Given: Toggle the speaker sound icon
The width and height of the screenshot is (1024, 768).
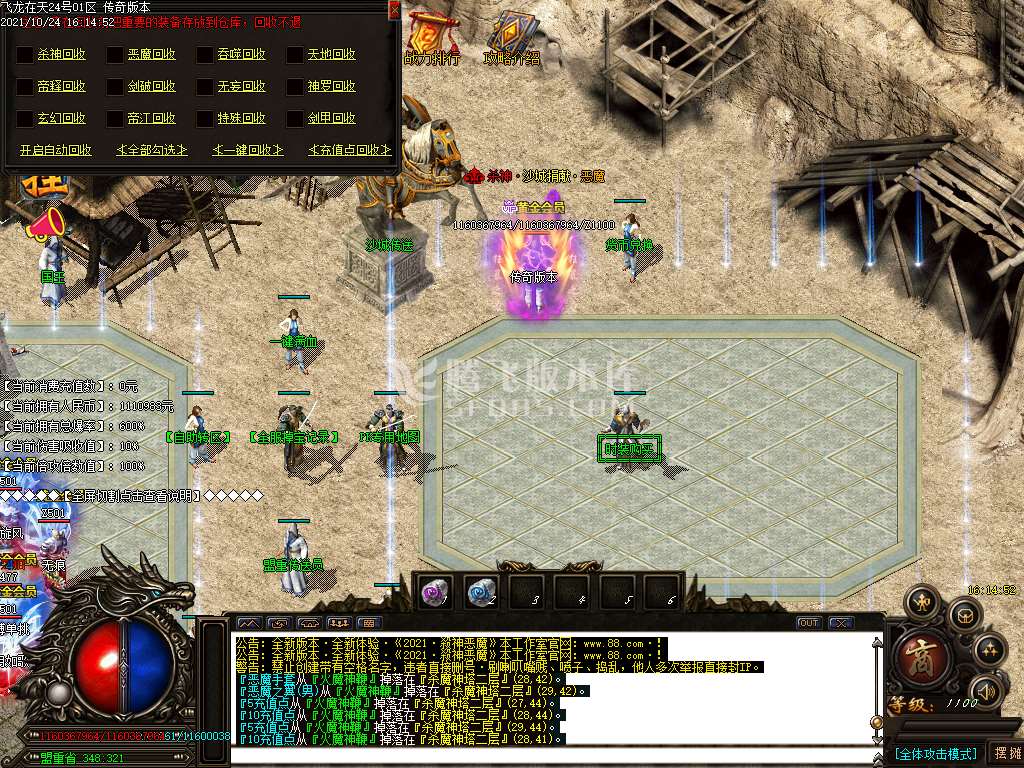Looking at the screenshot, I should tap(988, 691).
